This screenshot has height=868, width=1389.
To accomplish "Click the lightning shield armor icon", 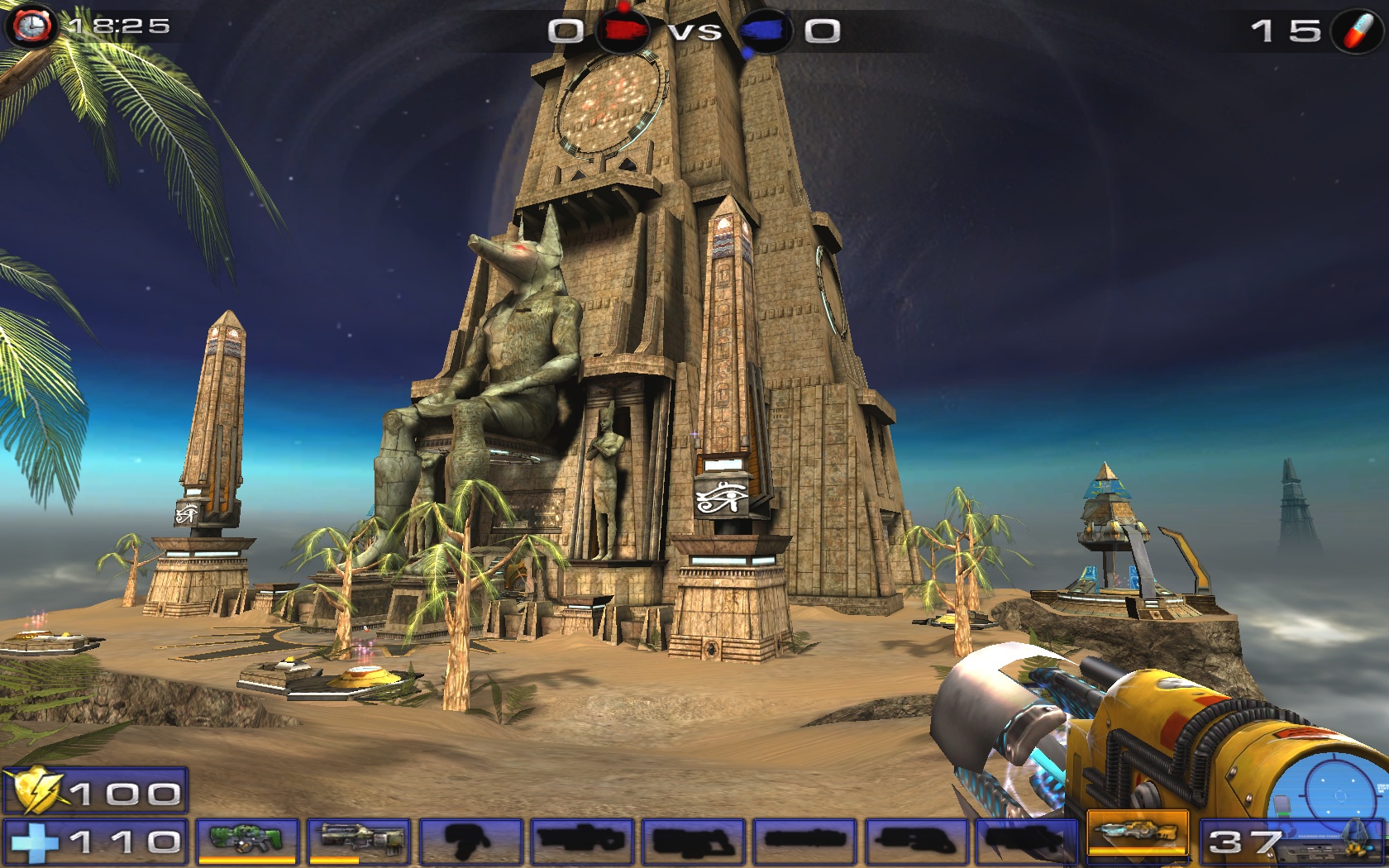I will [x=36, y=791].
